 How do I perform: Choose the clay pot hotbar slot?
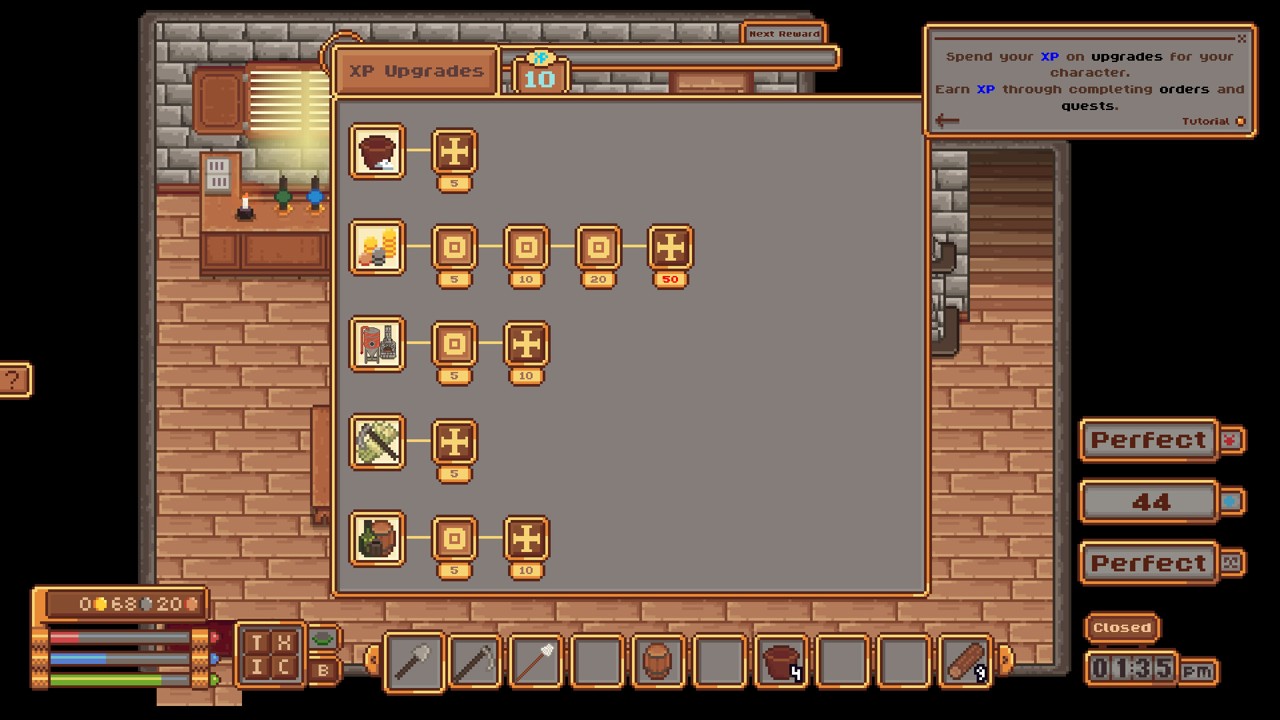[x=781, y=661]
